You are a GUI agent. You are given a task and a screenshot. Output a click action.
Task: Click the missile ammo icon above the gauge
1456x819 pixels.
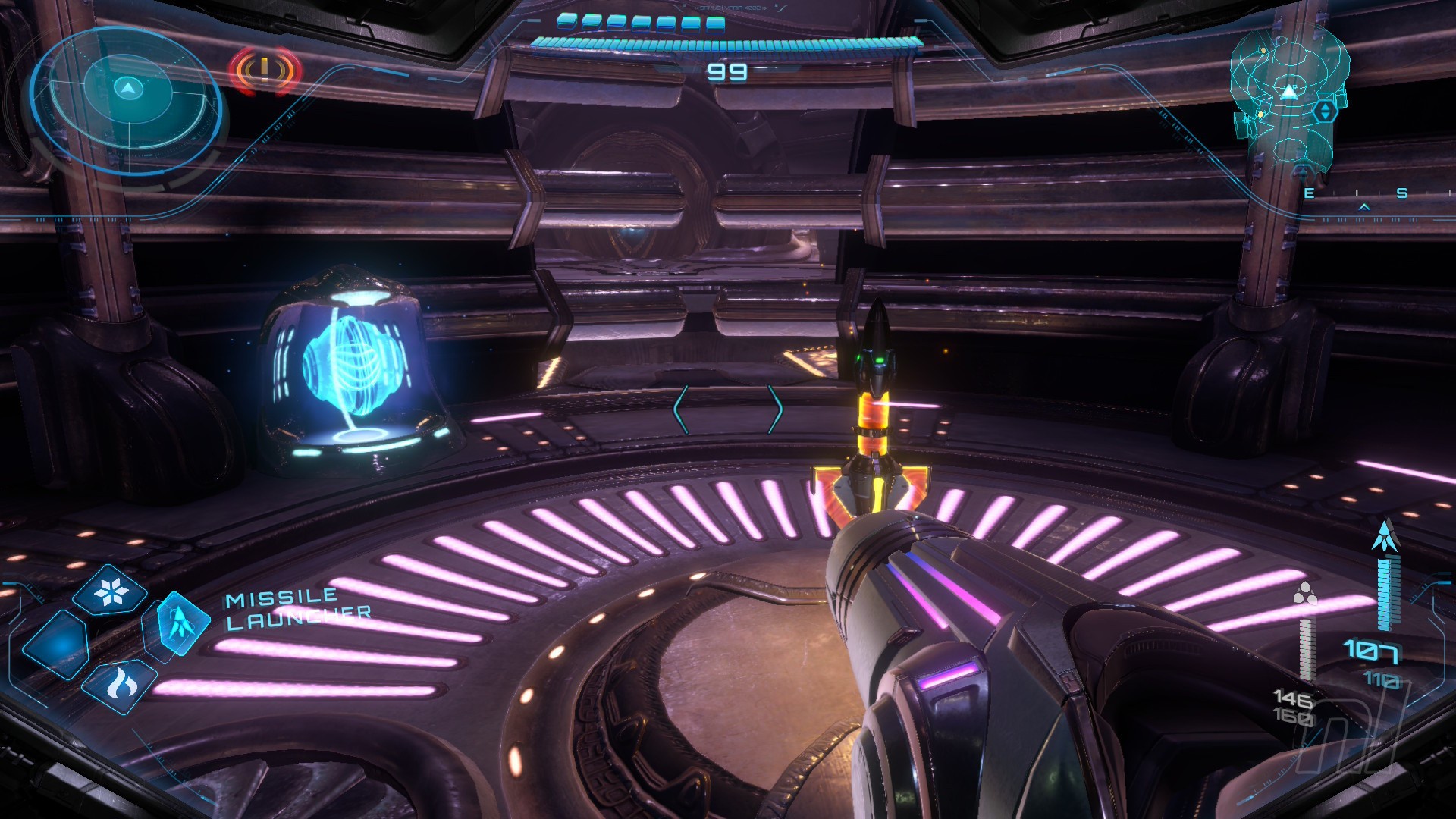(1384, 537)
